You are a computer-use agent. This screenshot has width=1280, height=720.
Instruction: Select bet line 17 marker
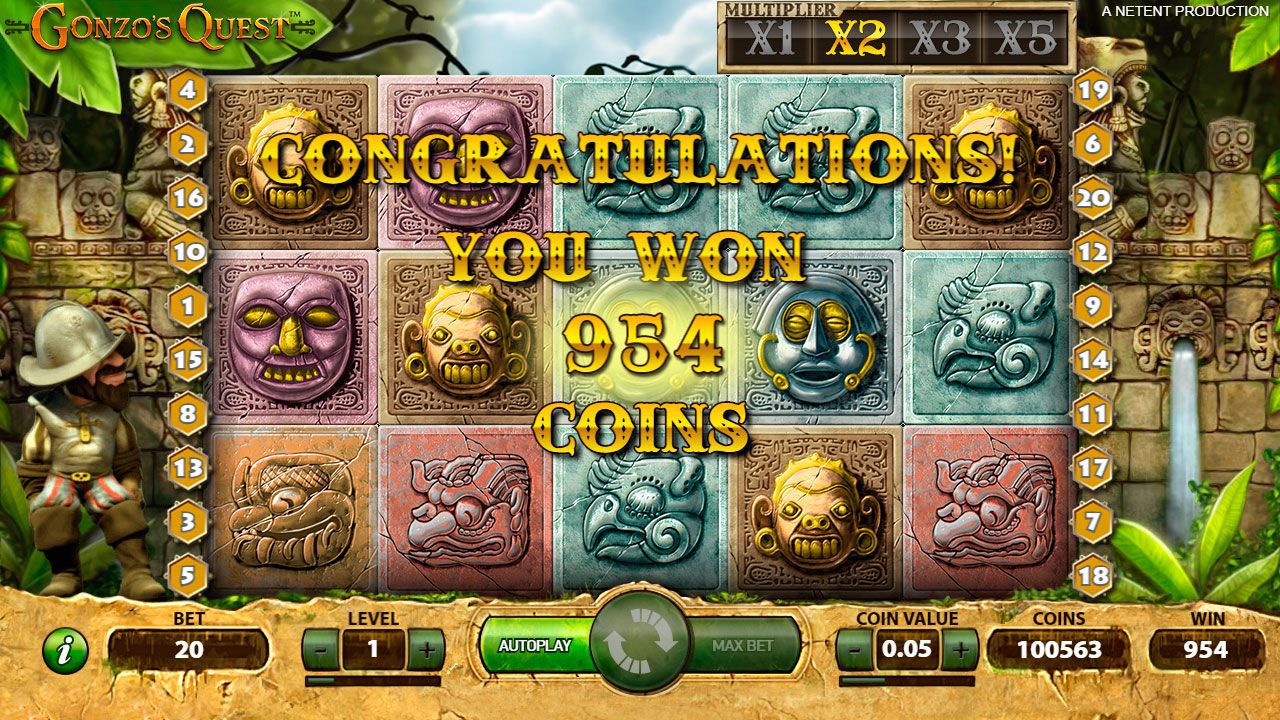(x=1093, y=467)
